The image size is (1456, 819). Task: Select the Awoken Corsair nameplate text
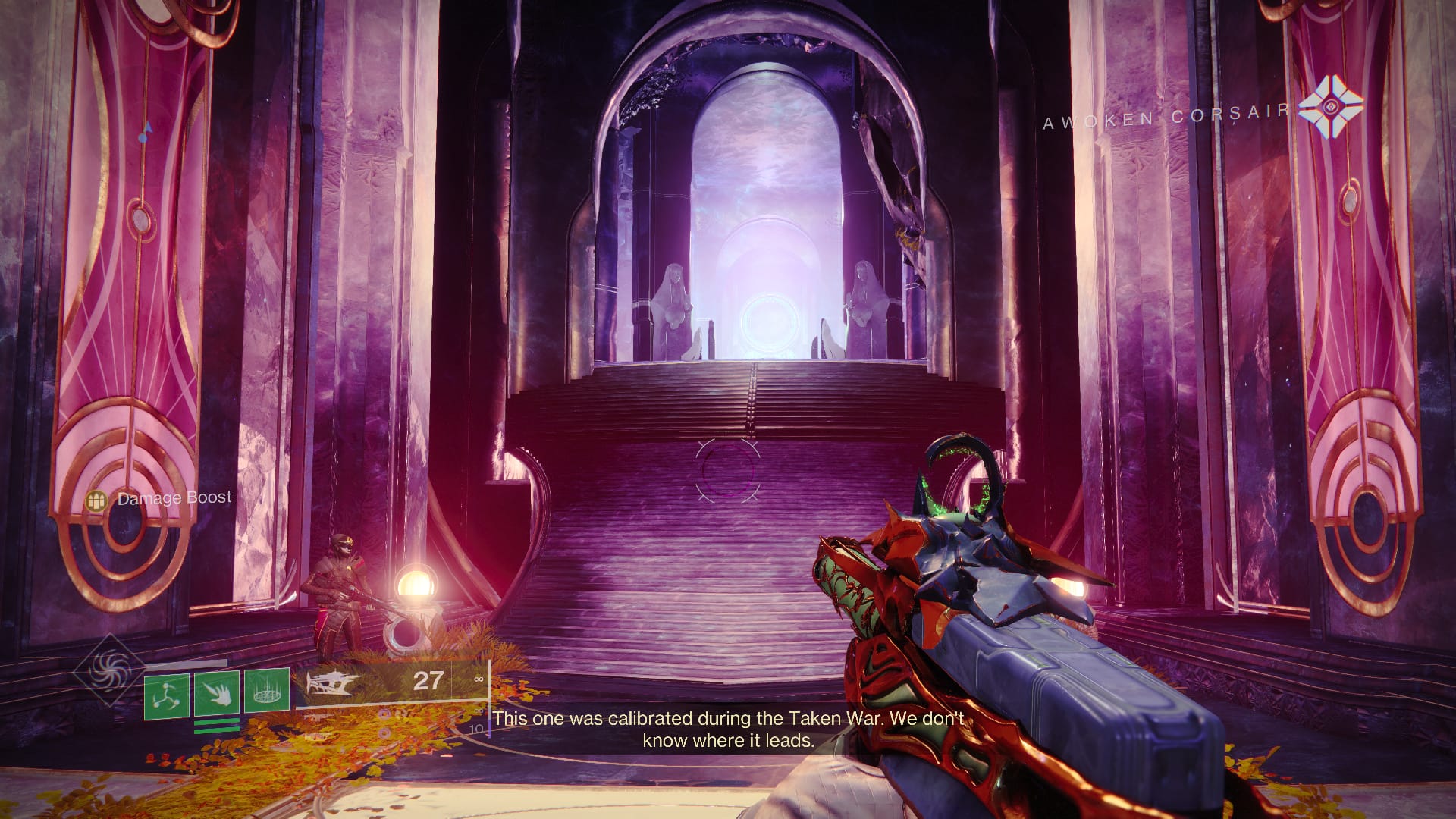(1166, 113)
